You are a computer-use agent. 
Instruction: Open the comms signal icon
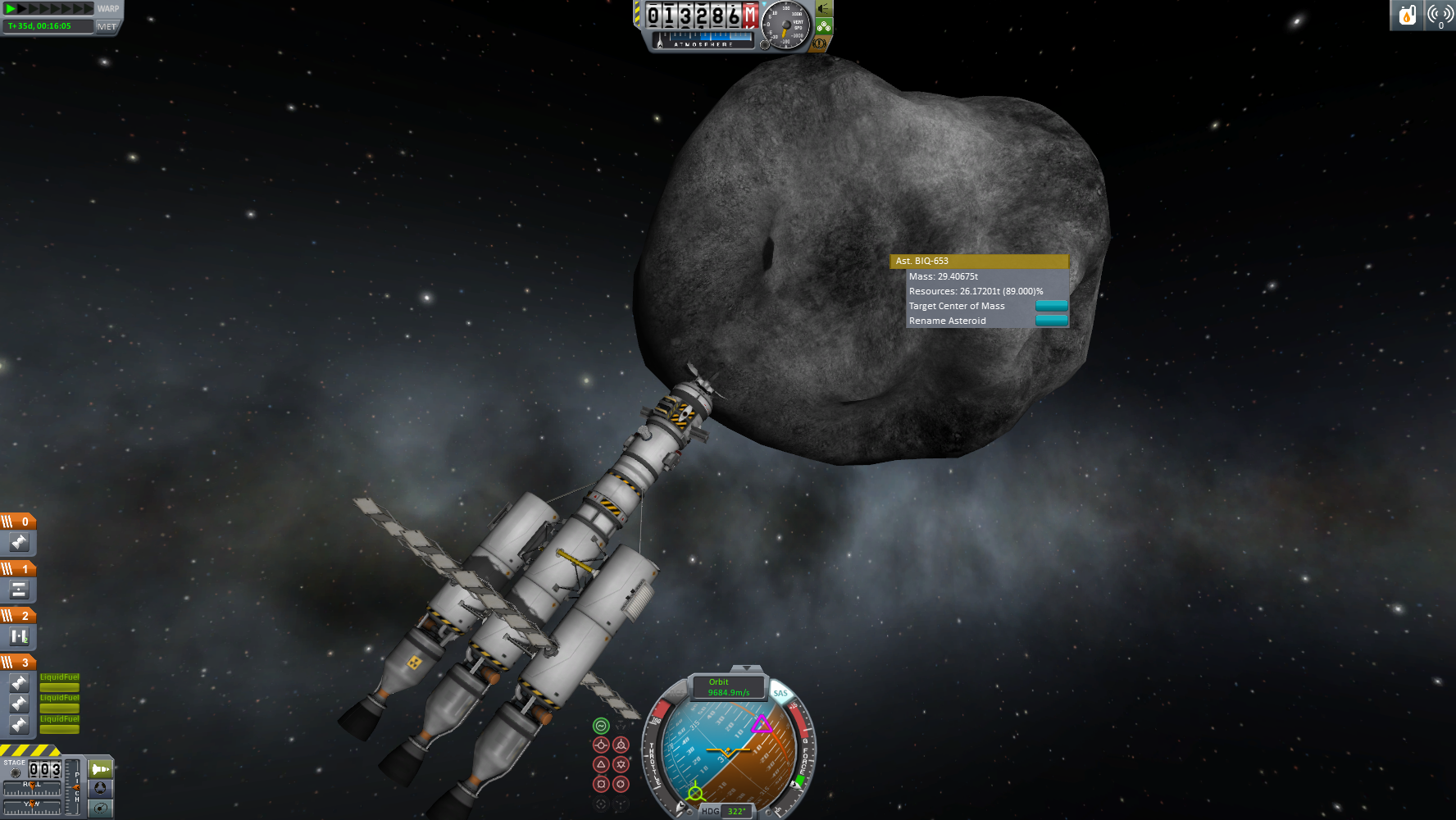click(x=1440, y=15)
